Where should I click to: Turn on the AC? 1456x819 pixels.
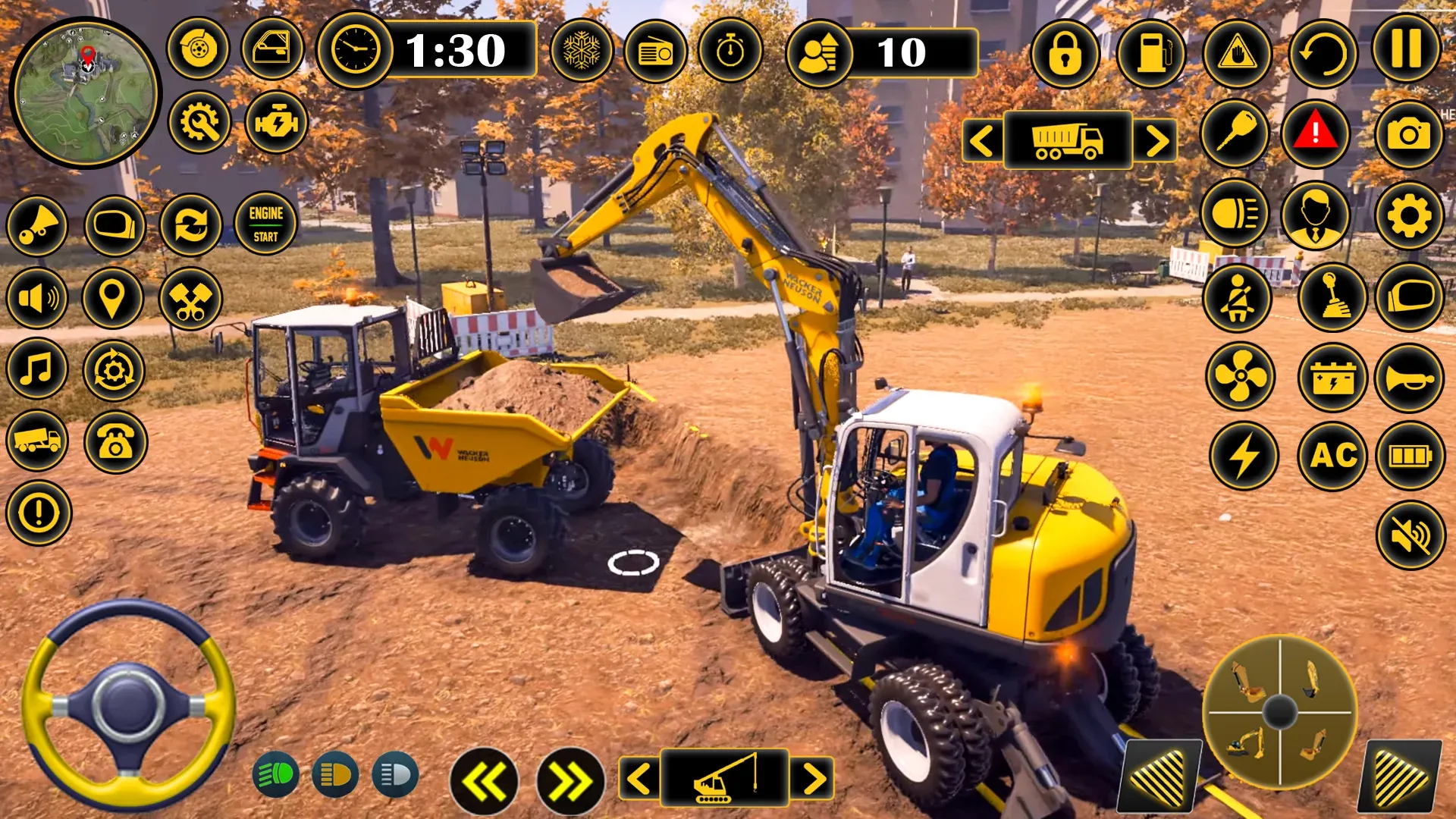tap(1332, 457)
